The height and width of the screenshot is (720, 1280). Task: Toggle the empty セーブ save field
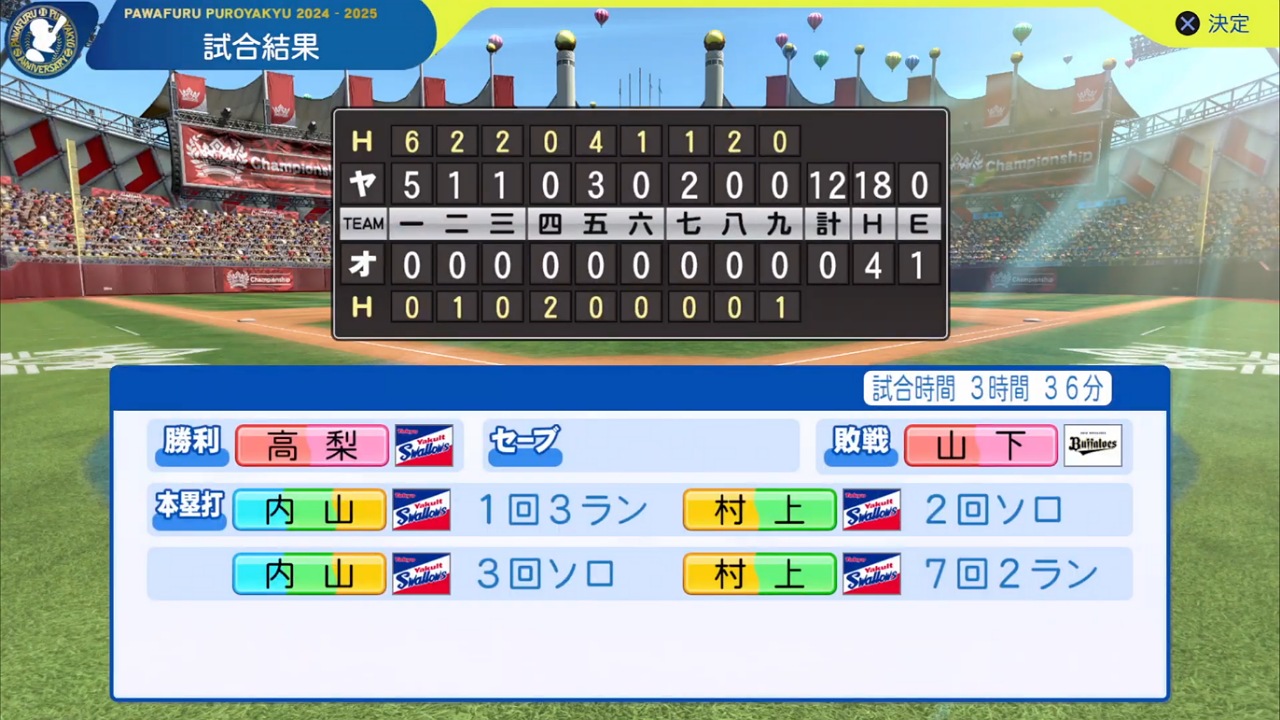coord(524,440)
